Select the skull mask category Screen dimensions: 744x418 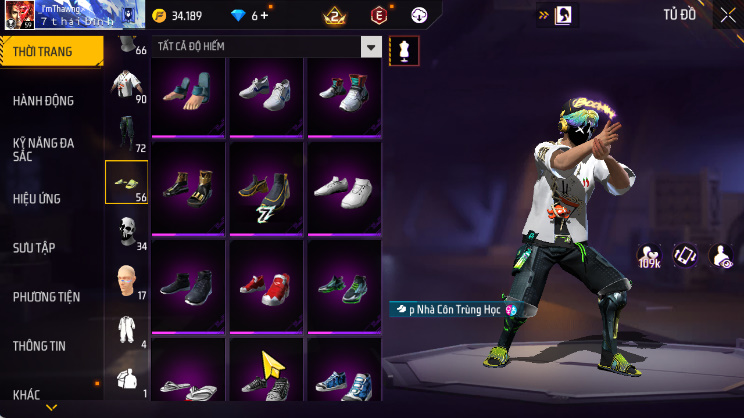tap(127, 231)
